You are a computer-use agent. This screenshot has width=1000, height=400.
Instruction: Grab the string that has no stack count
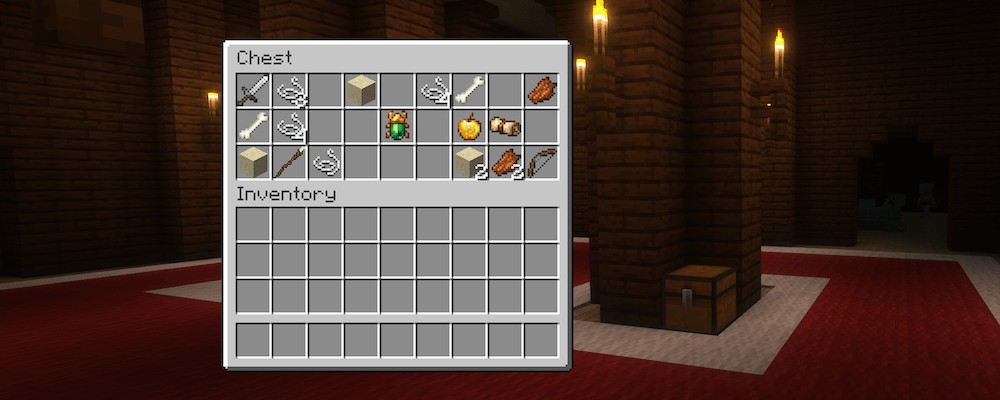tap(325, 162)
